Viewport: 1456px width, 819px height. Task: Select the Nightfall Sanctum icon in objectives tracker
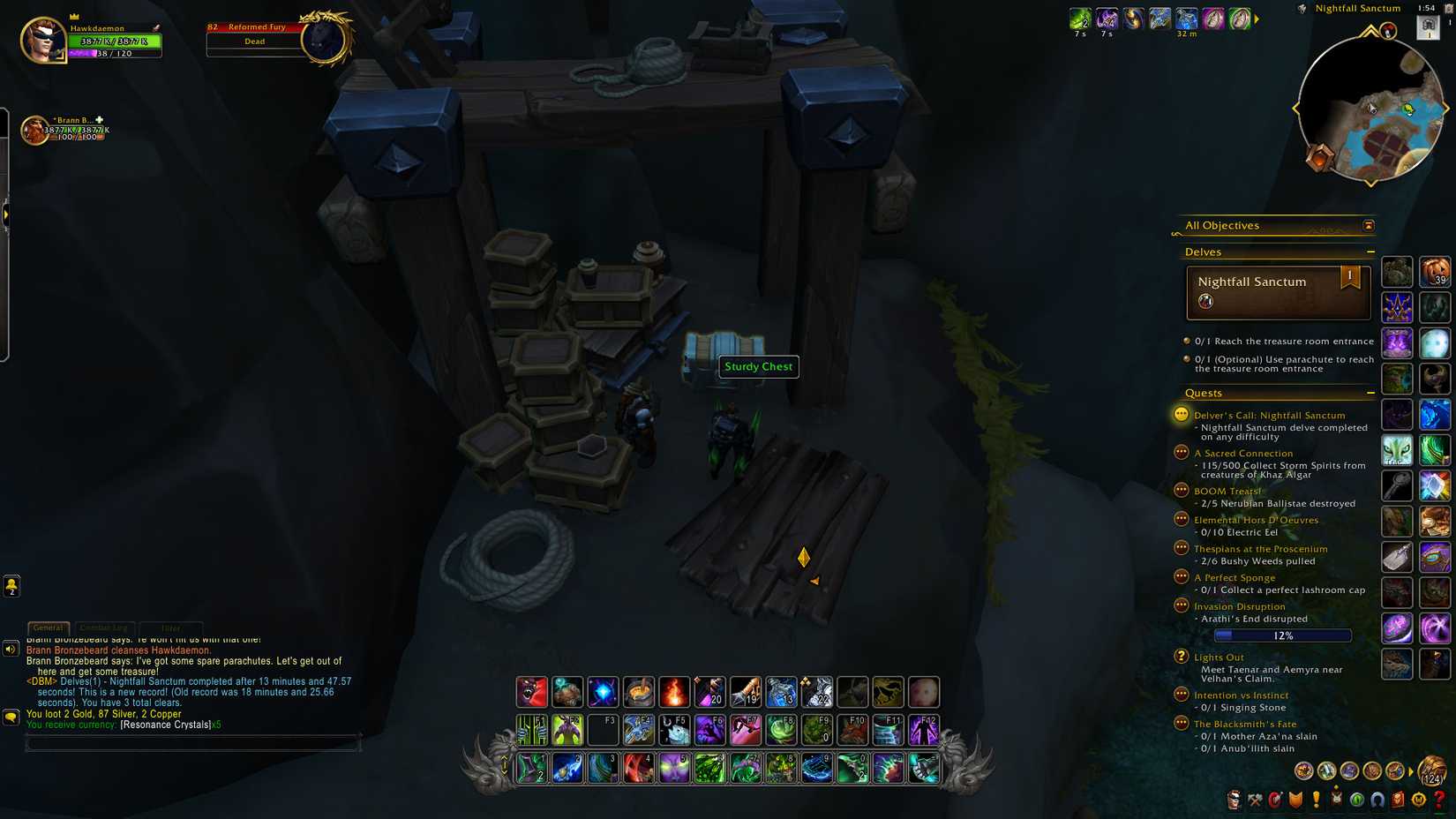(x=1205, y=300)
